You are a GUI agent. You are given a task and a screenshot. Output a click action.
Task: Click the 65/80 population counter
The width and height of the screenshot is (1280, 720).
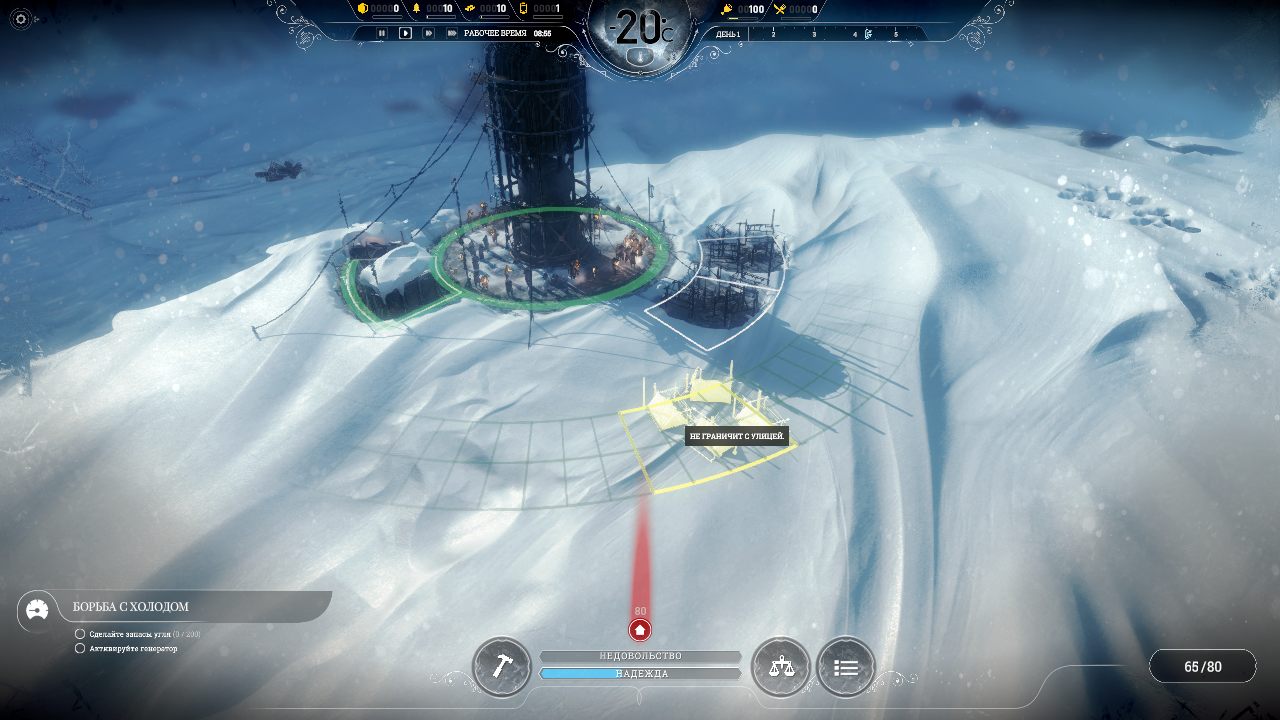click(x=1202, y=667)
